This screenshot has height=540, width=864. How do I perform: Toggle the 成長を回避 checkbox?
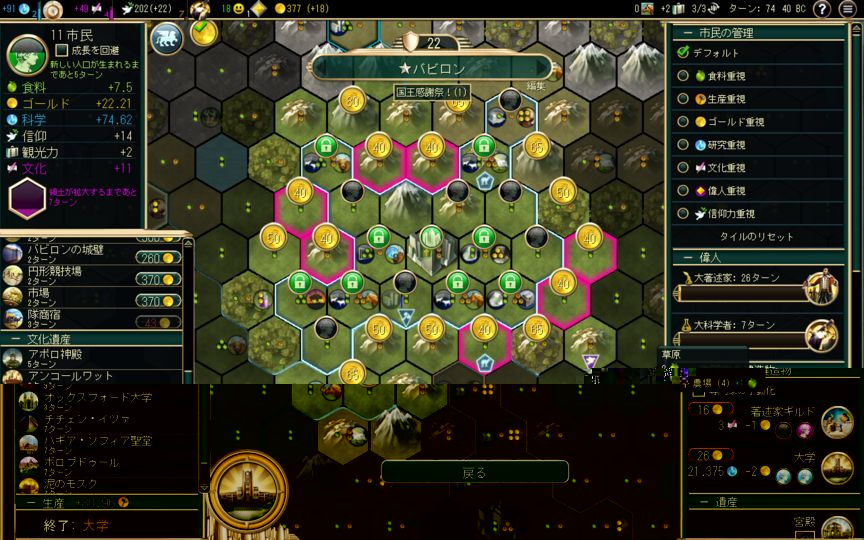click(62, 50)
